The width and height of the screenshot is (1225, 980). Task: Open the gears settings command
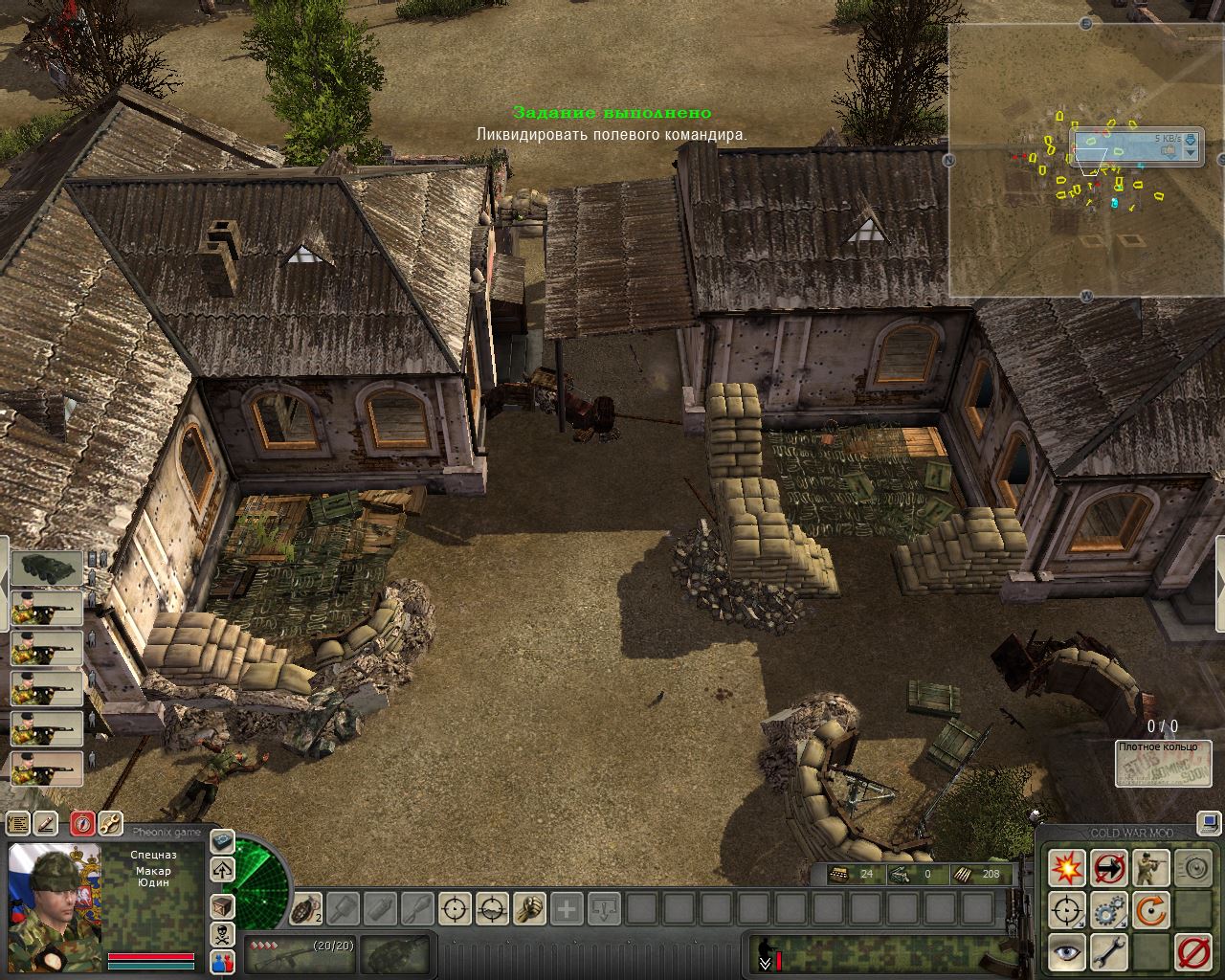point(1109,910)
